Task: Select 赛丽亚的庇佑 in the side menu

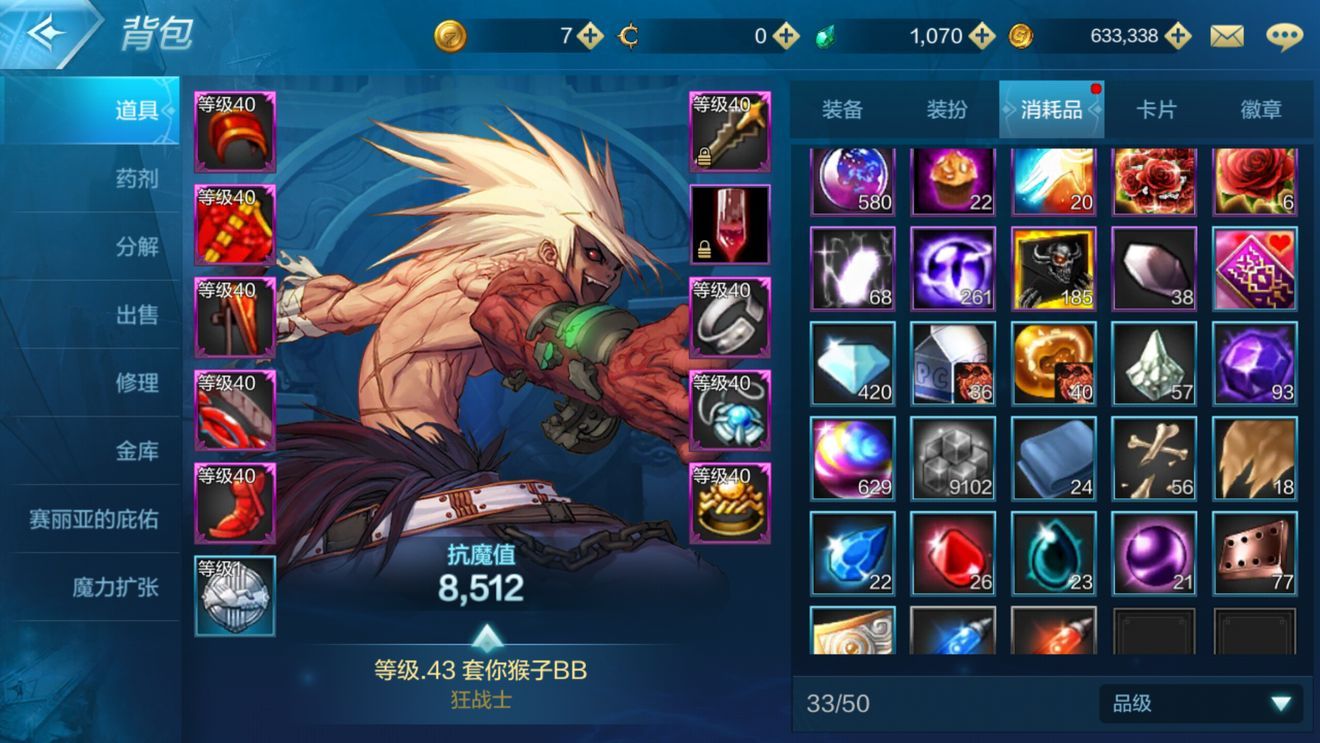Action: (93, 520)
